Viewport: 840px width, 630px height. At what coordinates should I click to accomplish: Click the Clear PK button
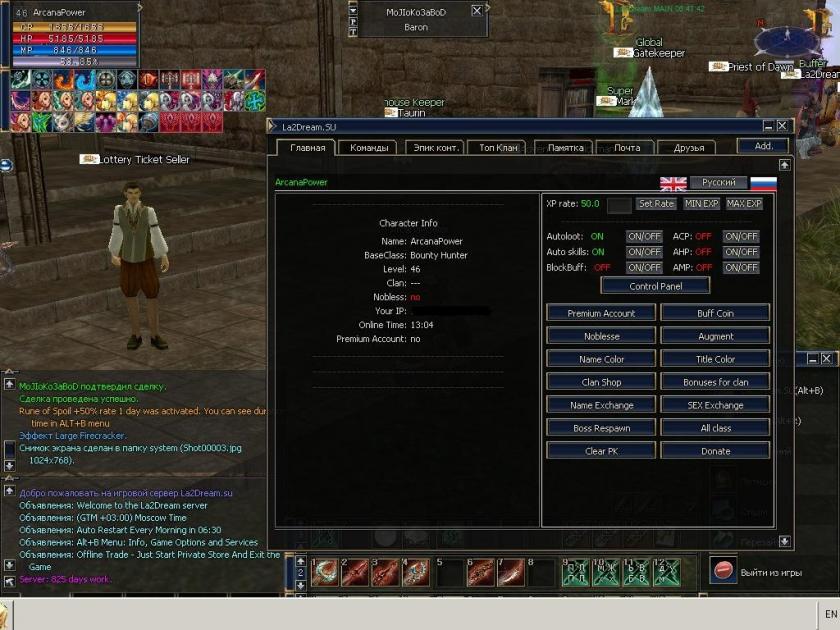pyautogui.click(x=601, y=451)
